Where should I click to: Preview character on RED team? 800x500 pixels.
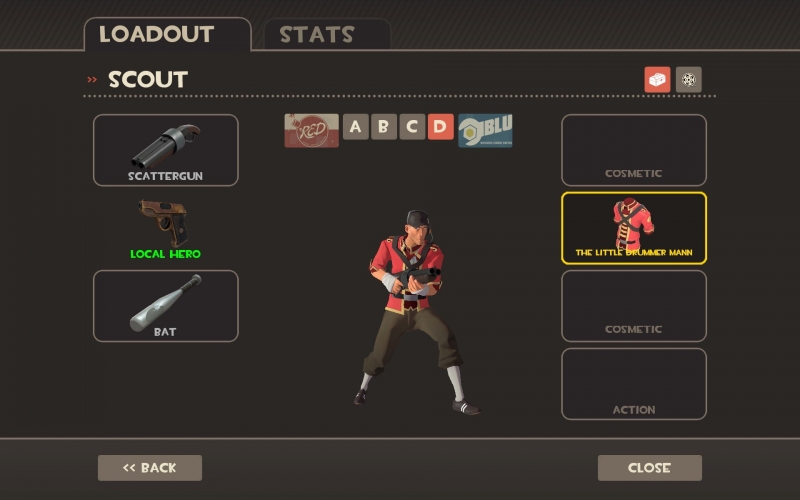311,130
